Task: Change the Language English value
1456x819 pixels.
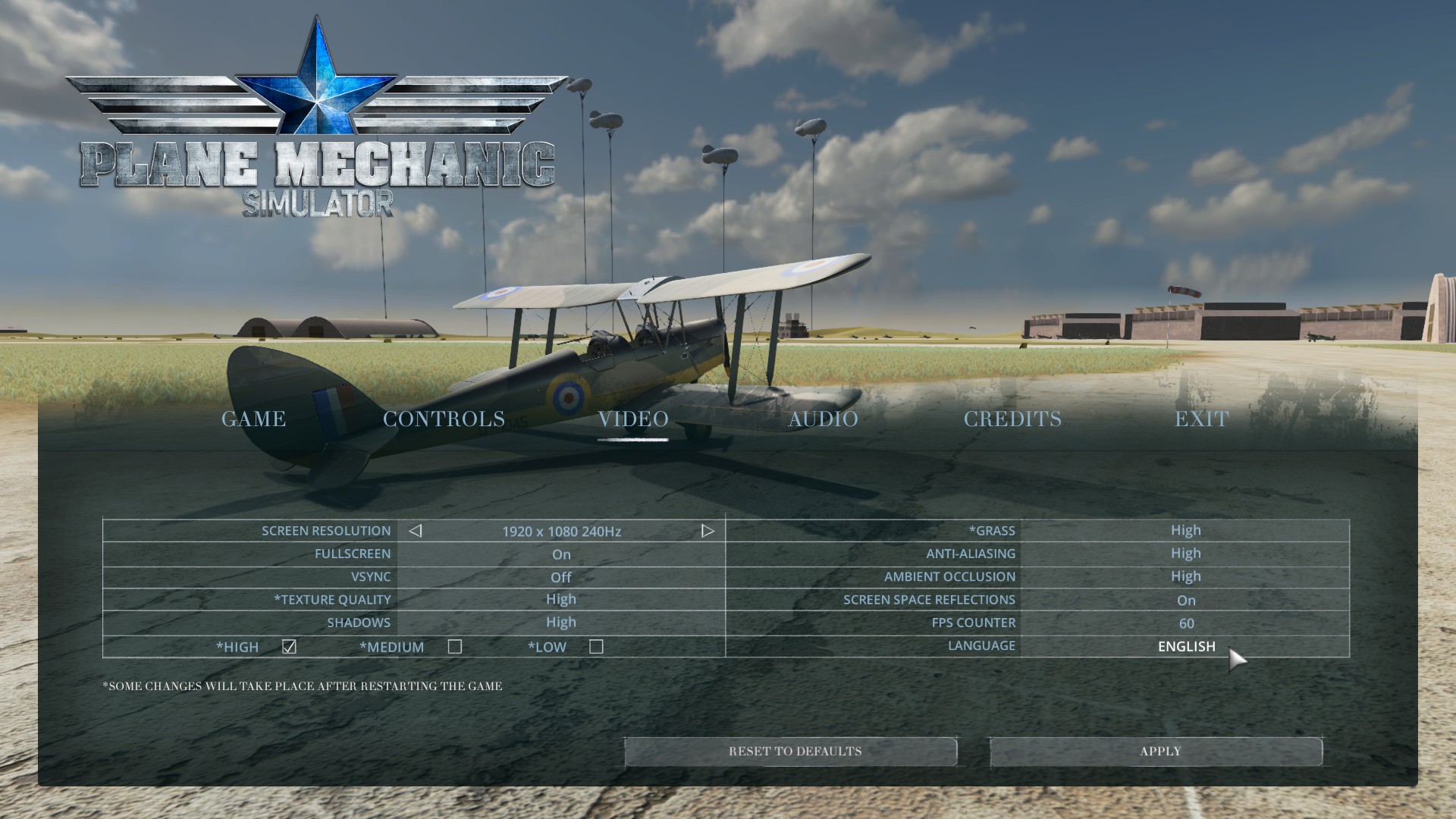Action: [x=1186, y=646]
